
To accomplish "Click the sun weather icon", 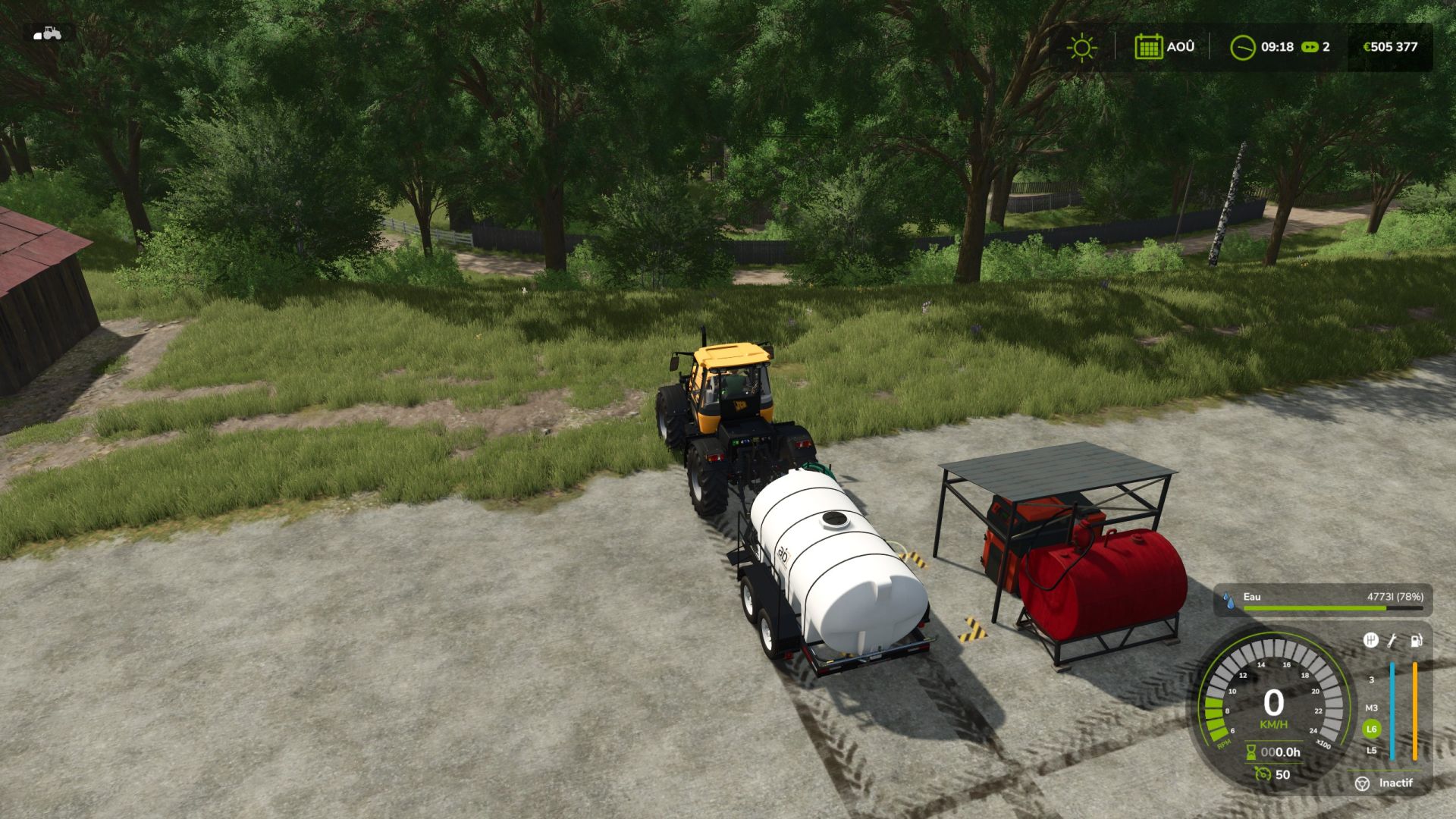I will (1081, 47).
